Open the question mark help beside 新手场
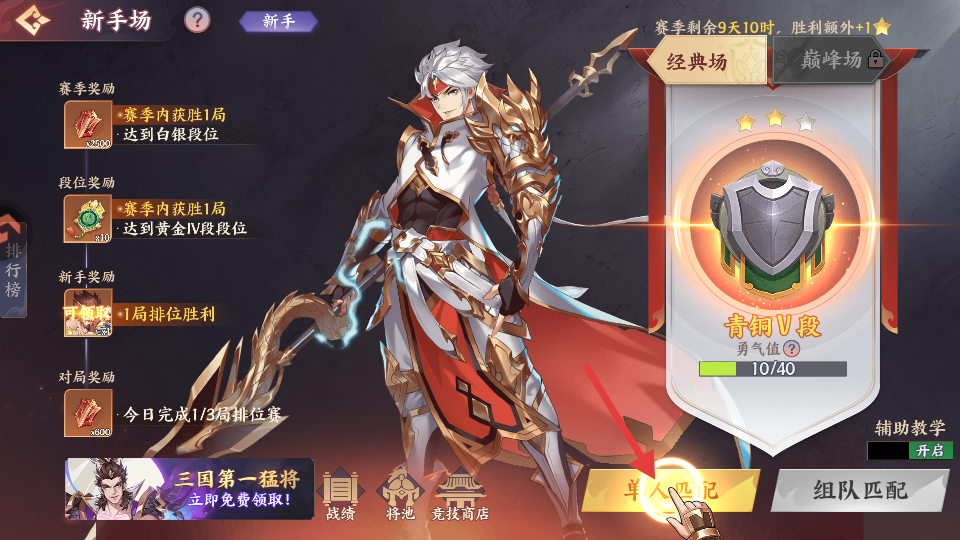Viewport: 960px width, 540px height. (x=198, y=20)
